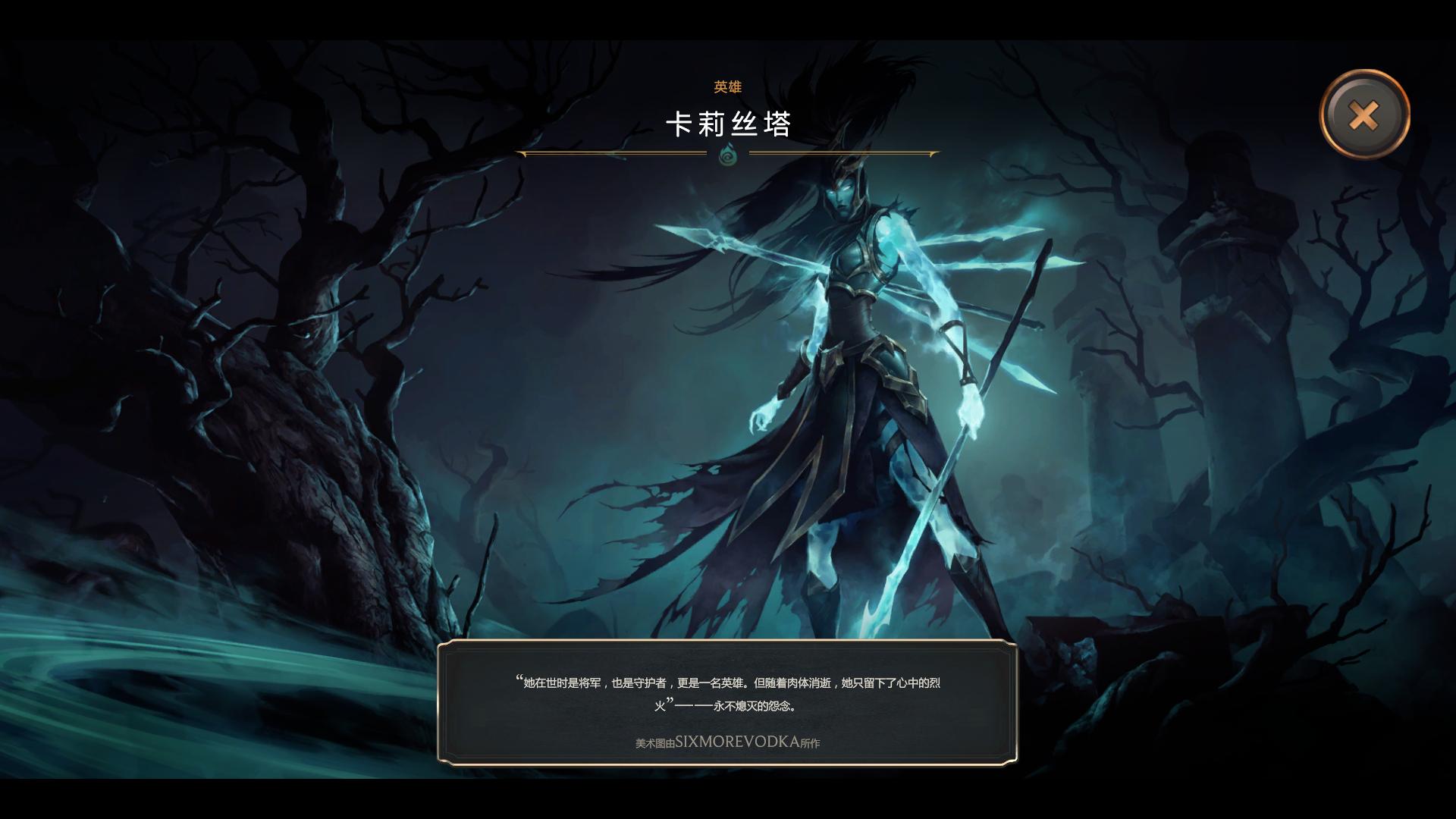Select the glowing eye emblem beneath the champion name

coord(726,155)
